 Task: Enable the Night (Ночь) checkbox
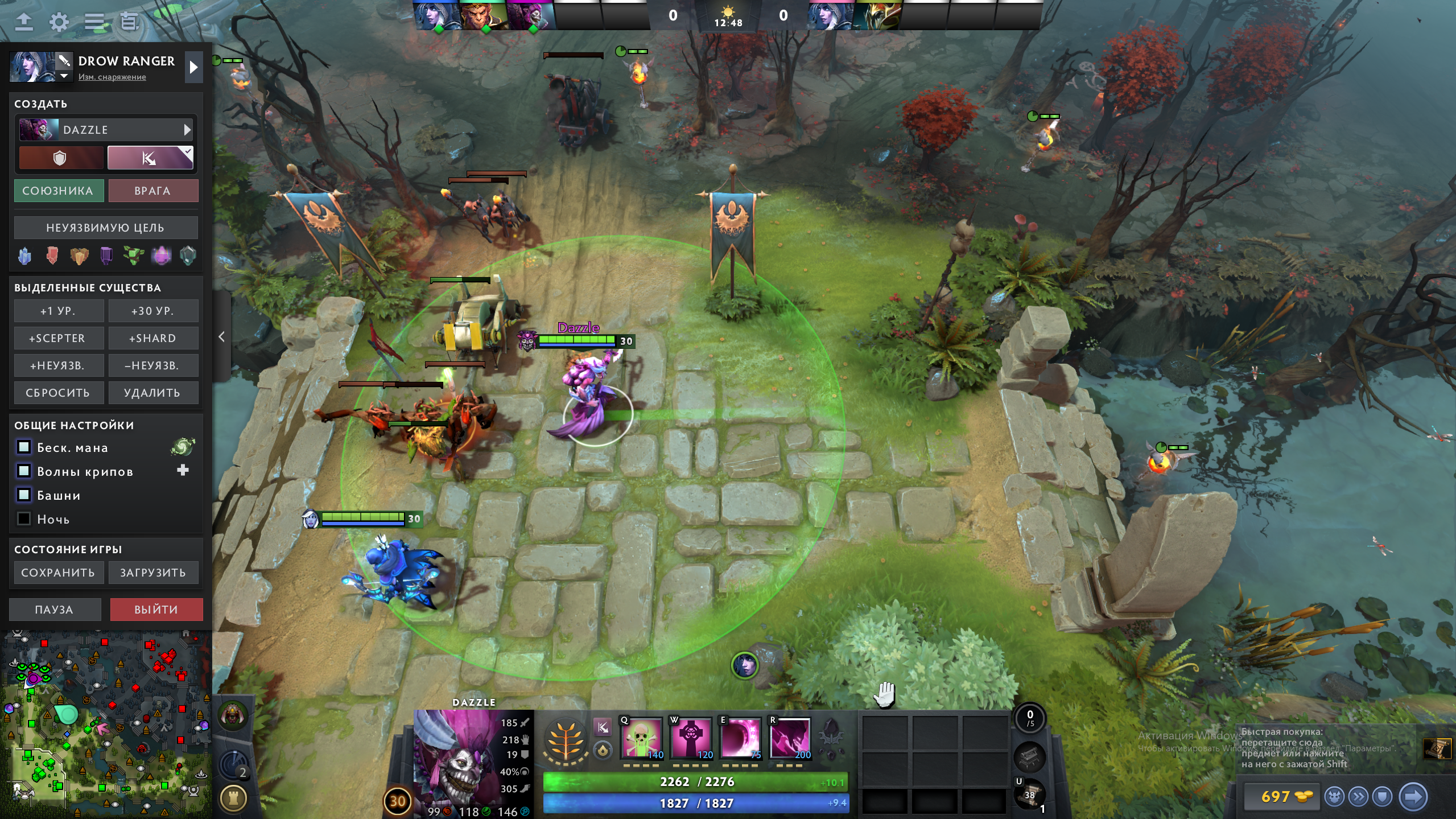[x=24, y=518]
